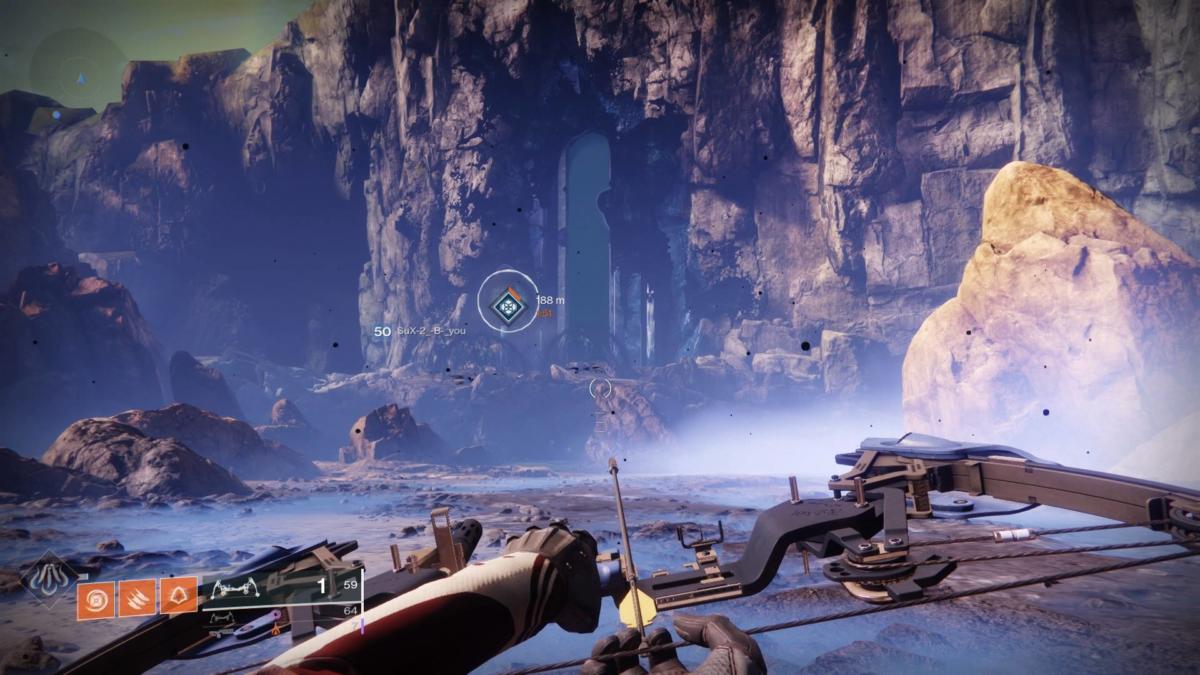Image resolution: width=1200 pixels, height=675 pixels.
Task: Activate the orange class ability icon
Action: [x=178, y=597]
